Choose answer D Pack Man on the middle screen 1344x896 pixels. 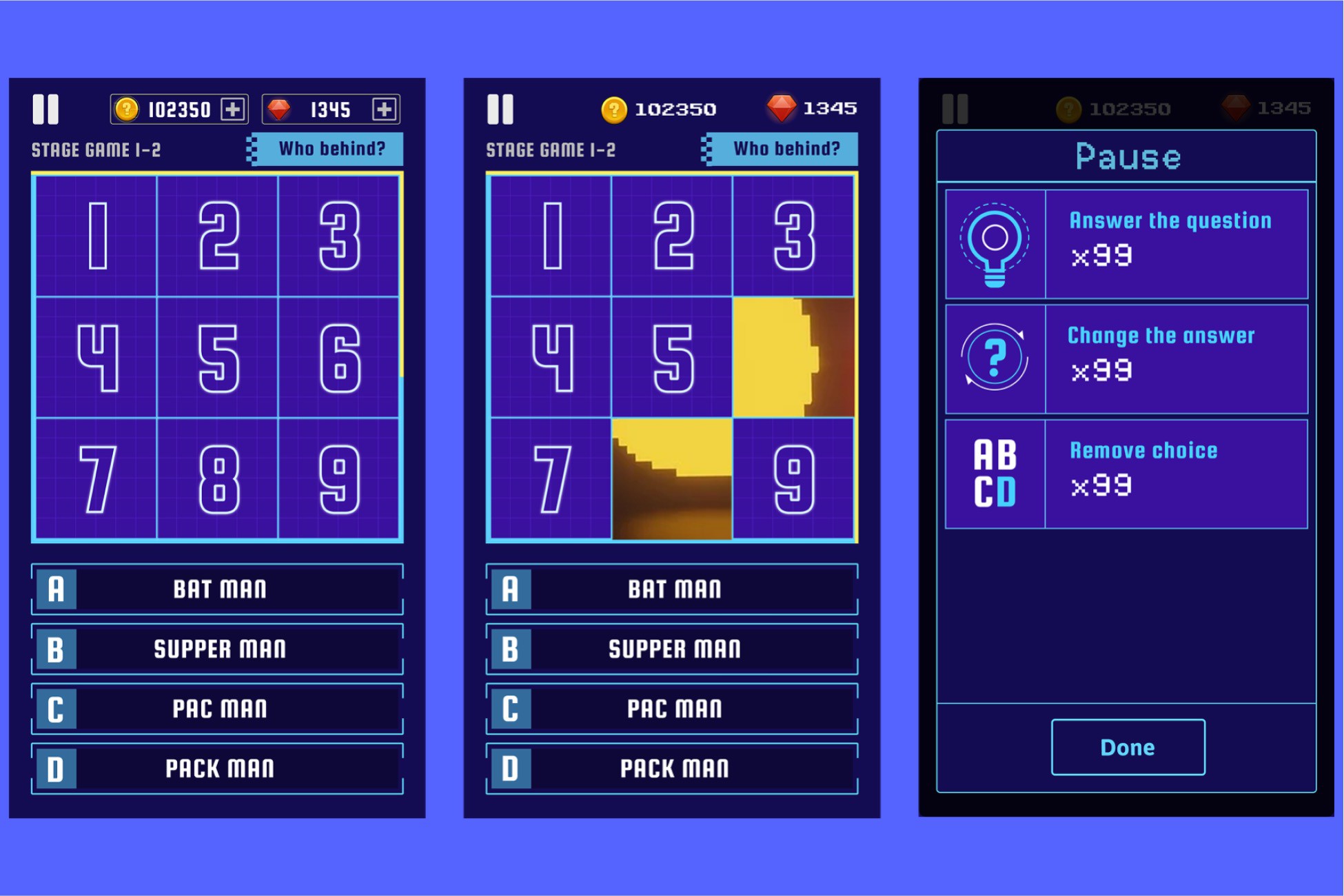pos(673,768)
